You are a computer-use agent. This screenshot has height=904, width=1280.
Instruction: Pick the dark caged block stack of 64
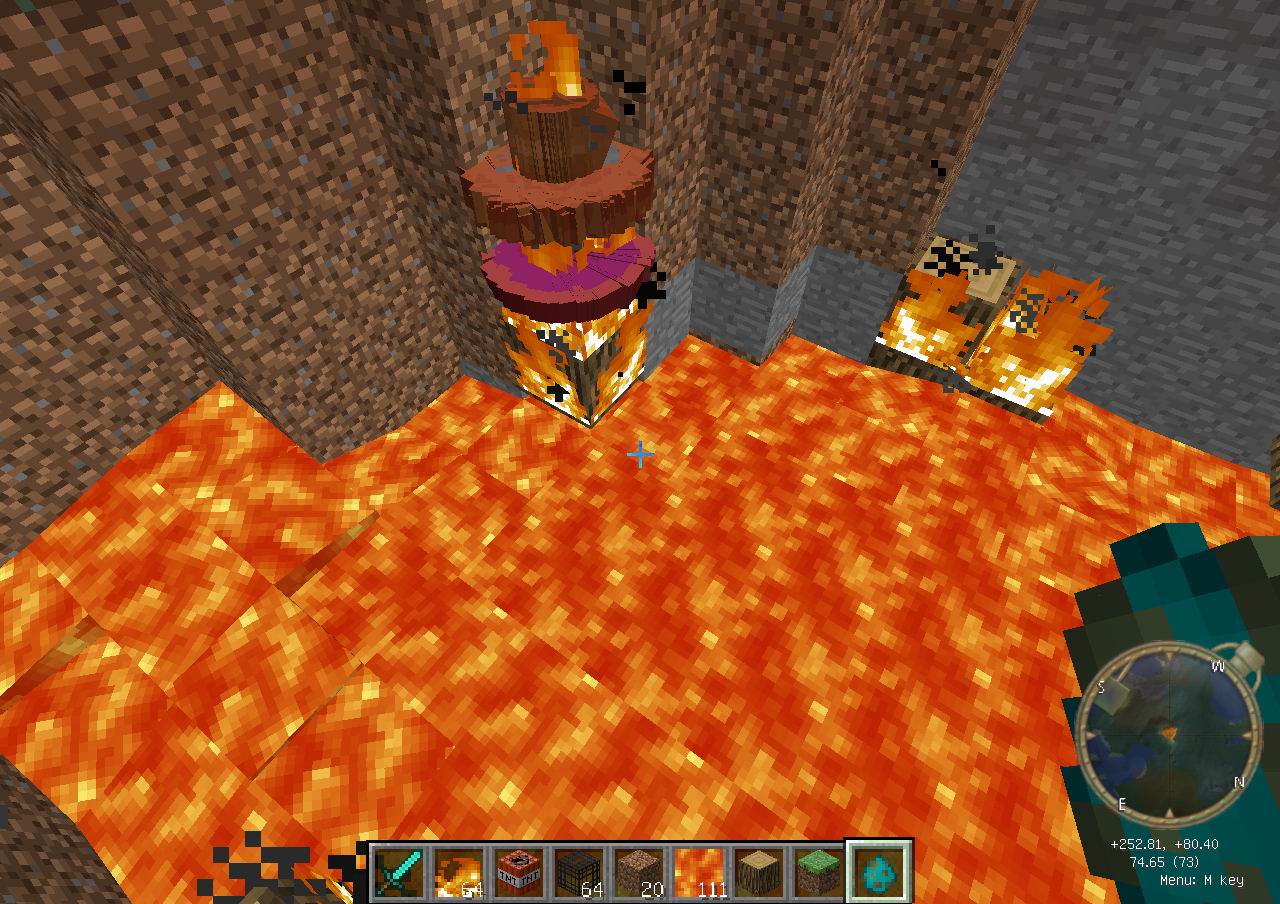pyautogui.click(x=579, y=872)
